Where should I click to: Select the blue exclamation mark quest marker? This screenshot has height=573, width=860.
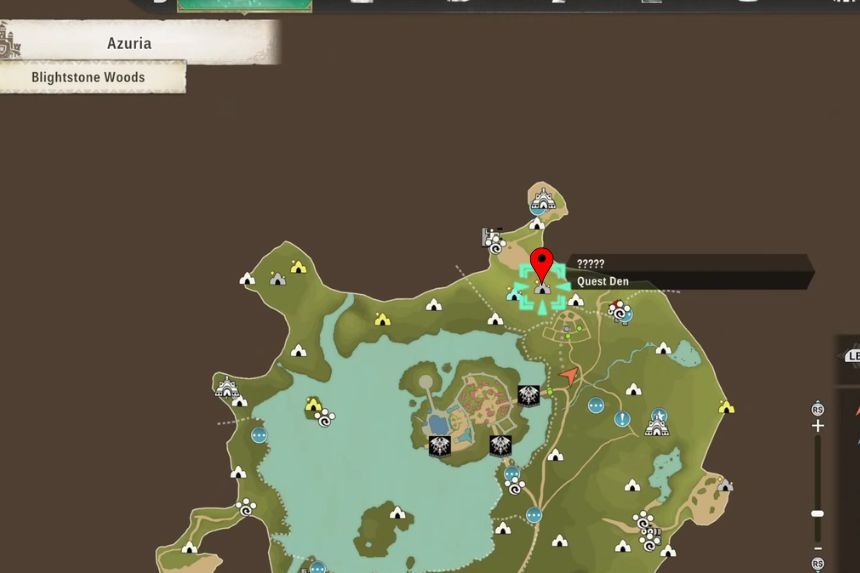(622, 419)
